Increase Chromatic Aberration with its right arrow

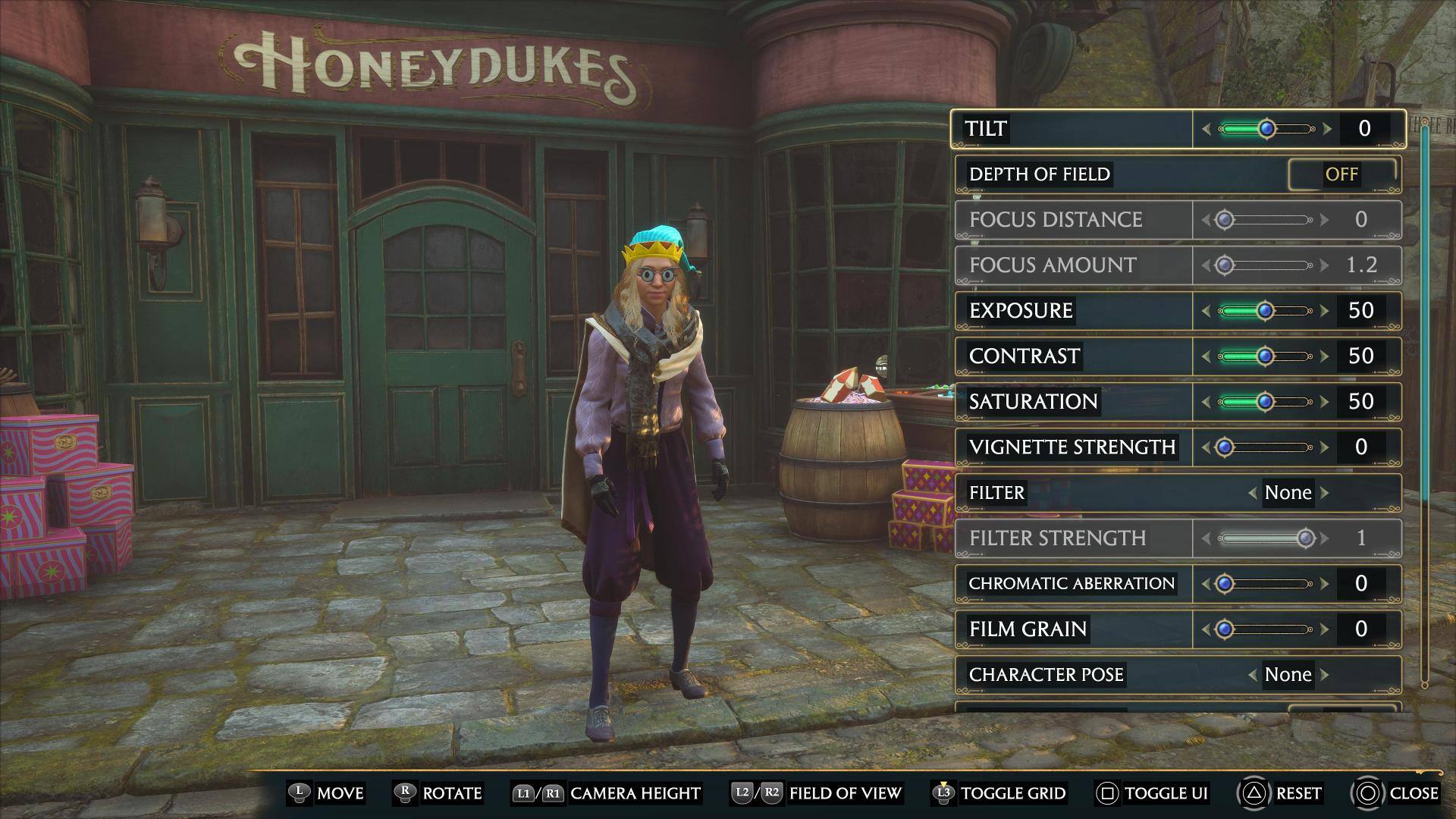pos(1325,584)
